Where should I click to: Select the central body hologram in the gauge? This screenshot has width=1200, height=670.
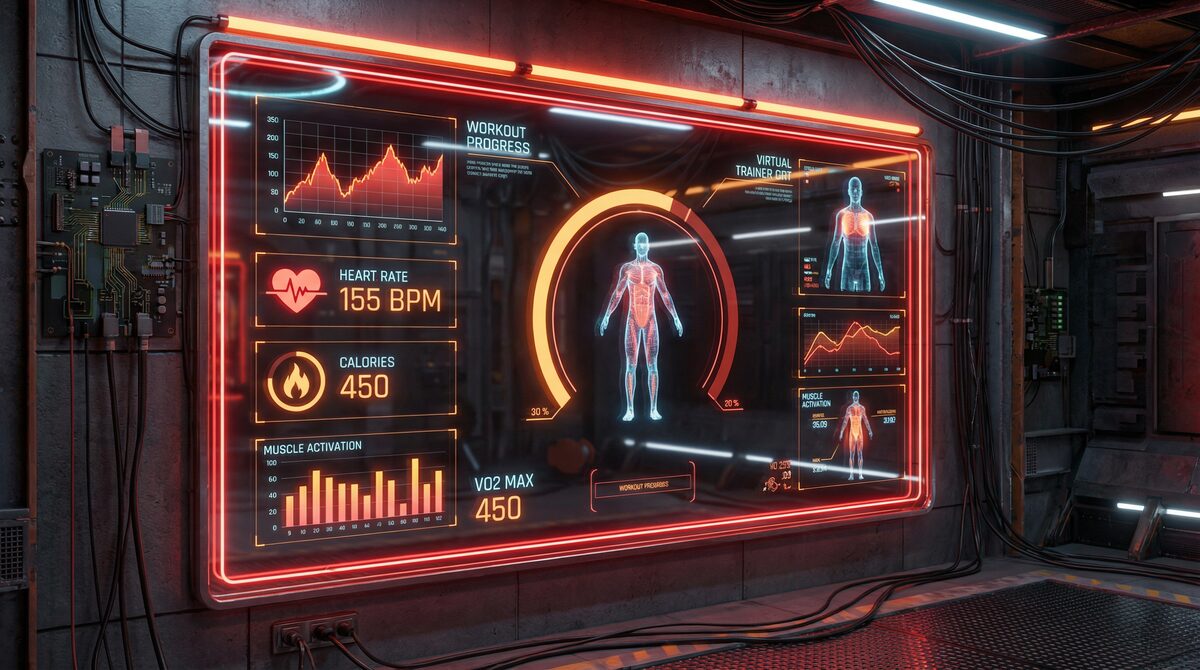pyautogui.click(x=641, y=325)
